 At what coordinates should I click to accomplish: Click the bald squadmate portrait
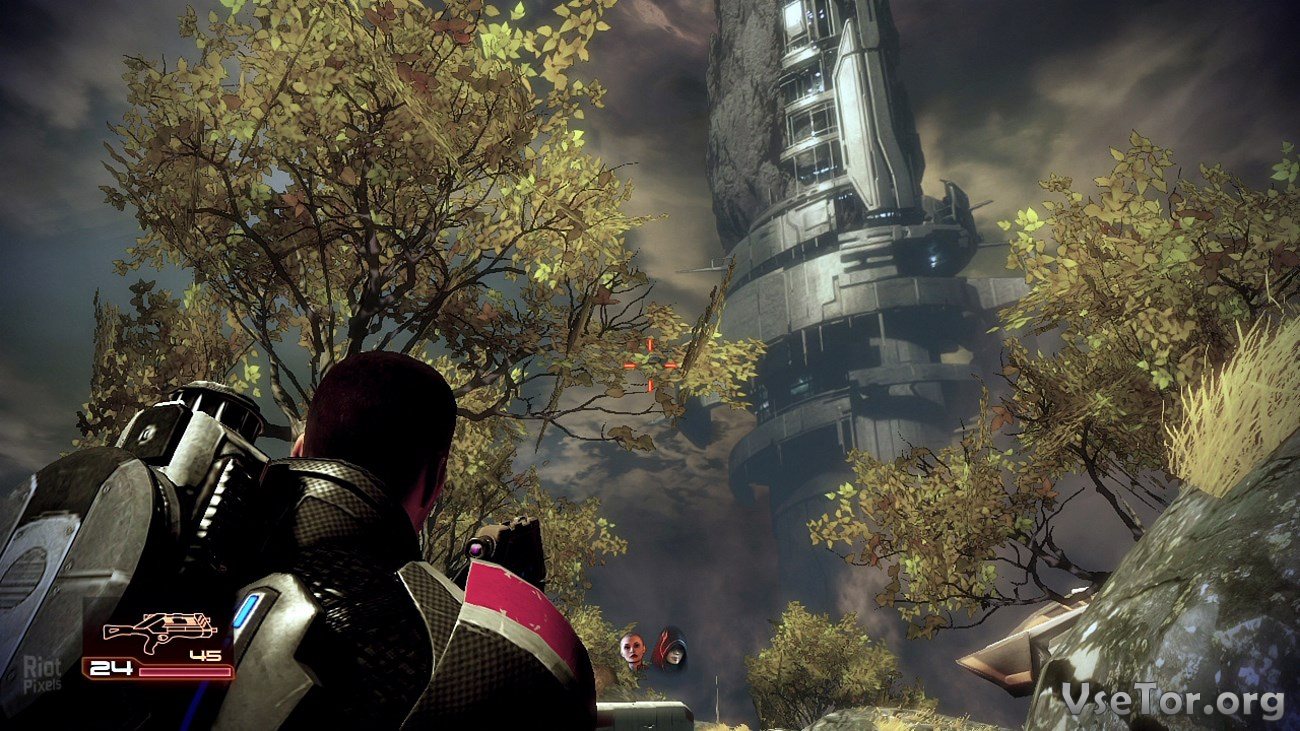(x=632, y=651)
